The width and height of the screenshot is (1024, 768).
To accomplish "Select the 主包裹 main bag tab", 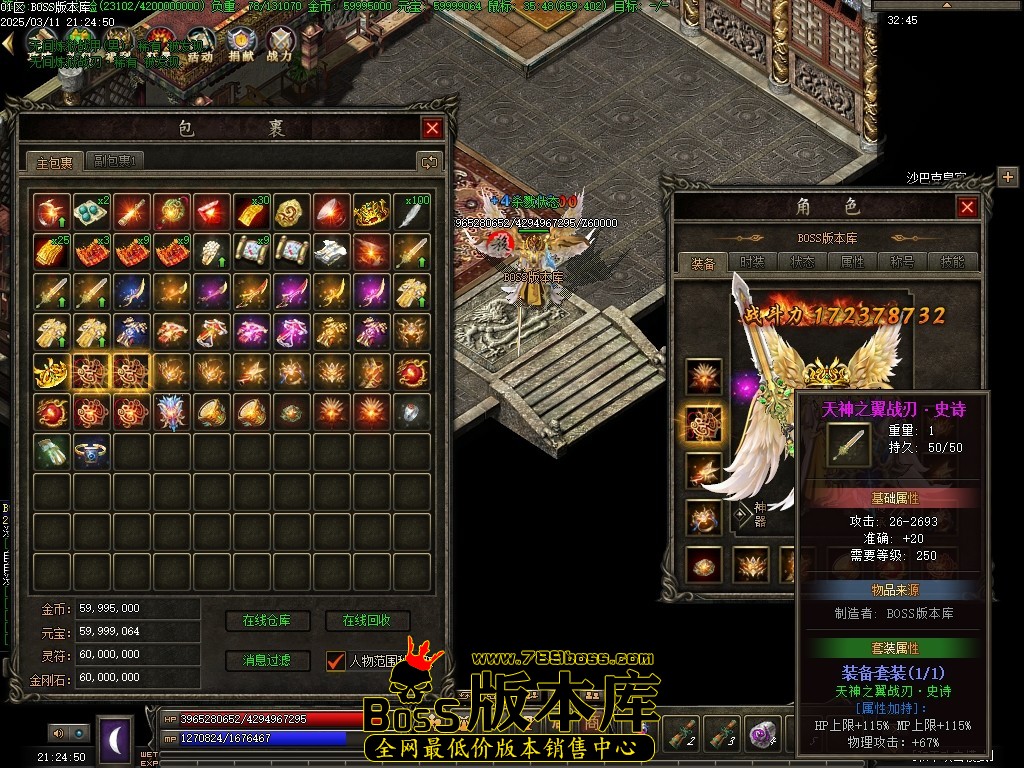I will (55, 162).
